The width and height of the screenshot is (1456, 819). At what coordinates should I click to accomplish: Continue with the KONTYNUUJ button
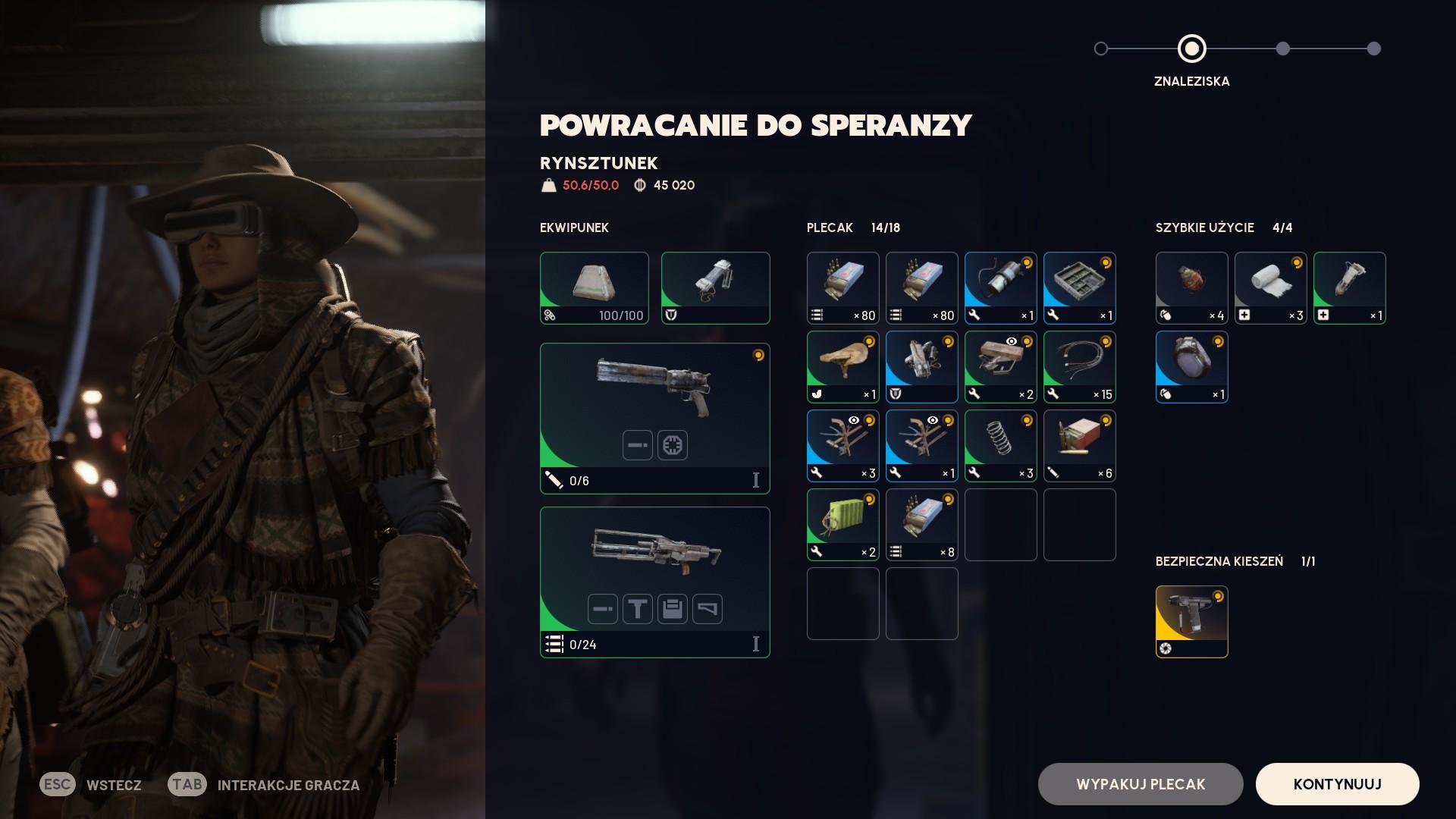point(1337,784)
